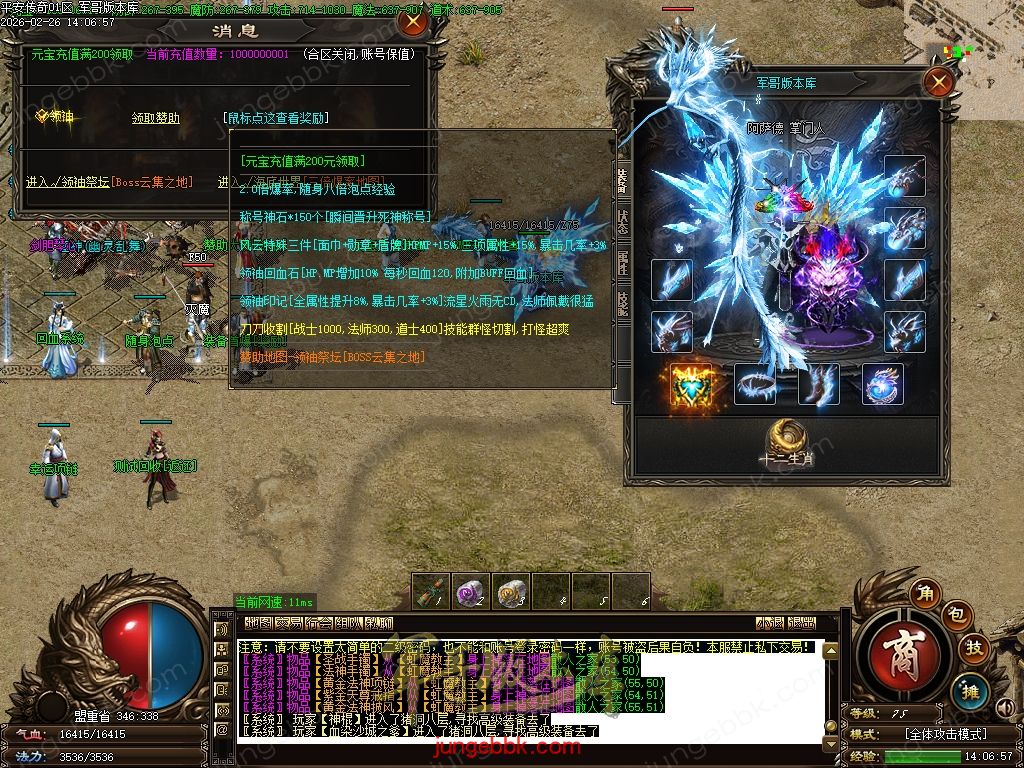The height and width of the screenshot is (768, 1024).
Task: Close the character equipment panel
Action: (x=938, y=82)
